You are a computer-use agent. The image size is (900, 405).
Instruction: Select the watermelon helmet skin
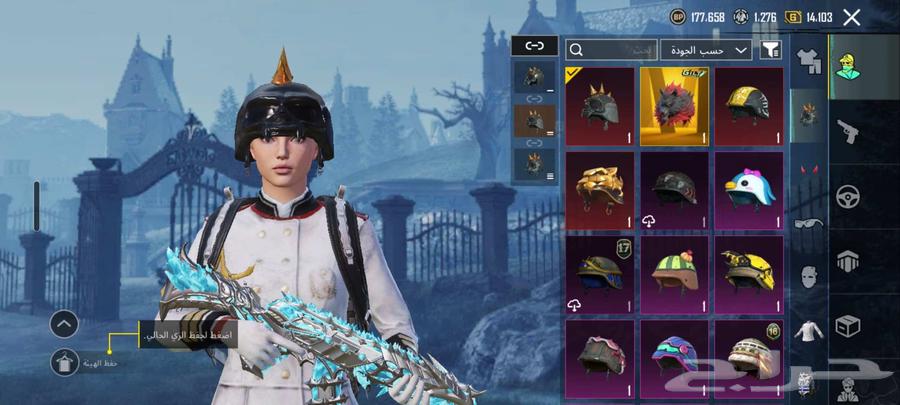tap(674, 274)
